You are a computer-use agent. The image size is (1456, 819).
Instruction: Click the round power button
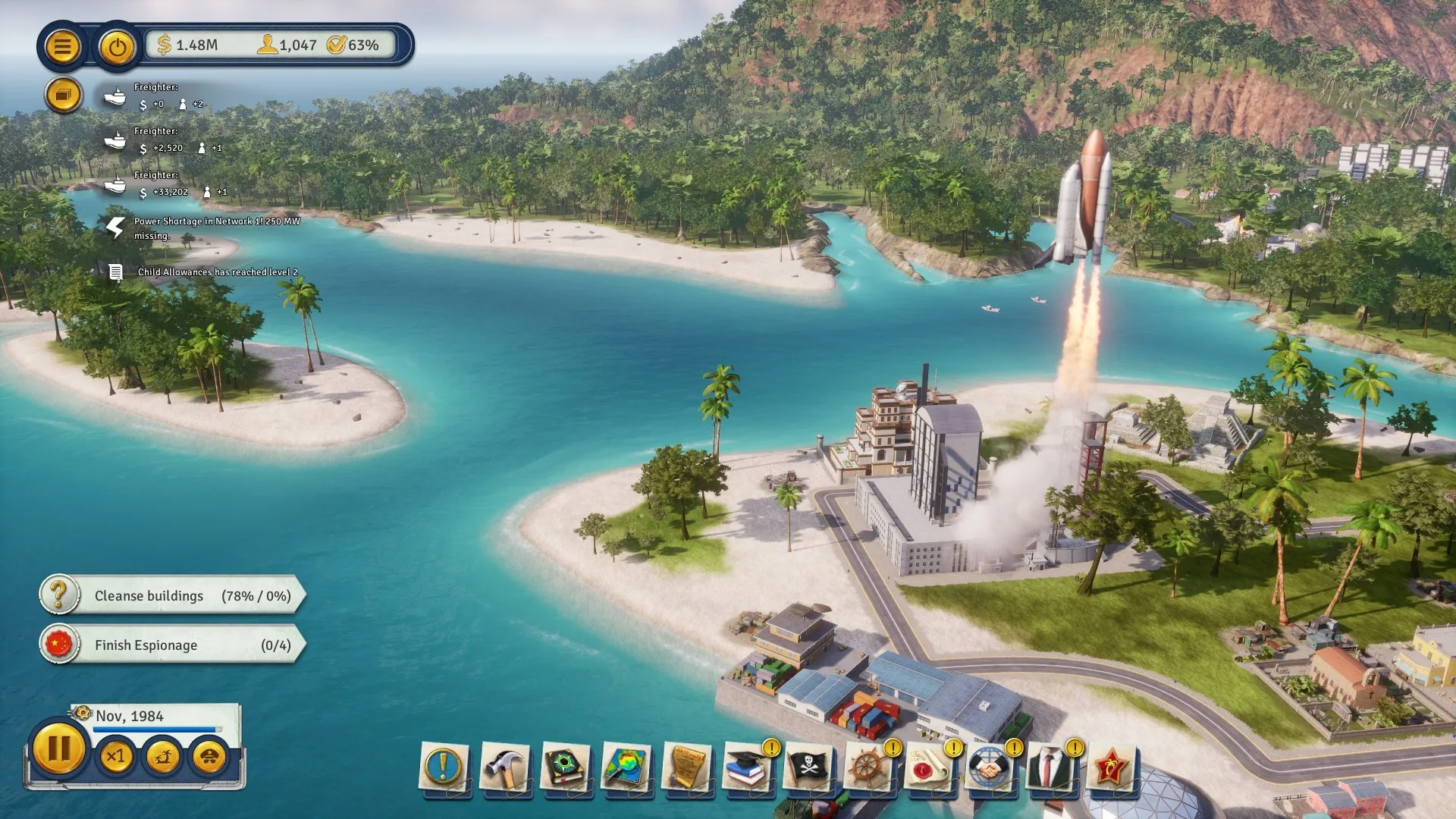pos(117,48)
